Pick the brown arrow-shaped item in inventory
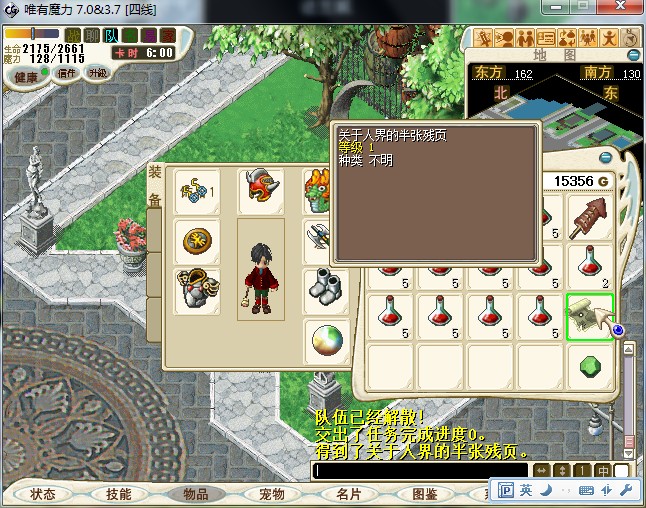 click(x=590, y=216)
